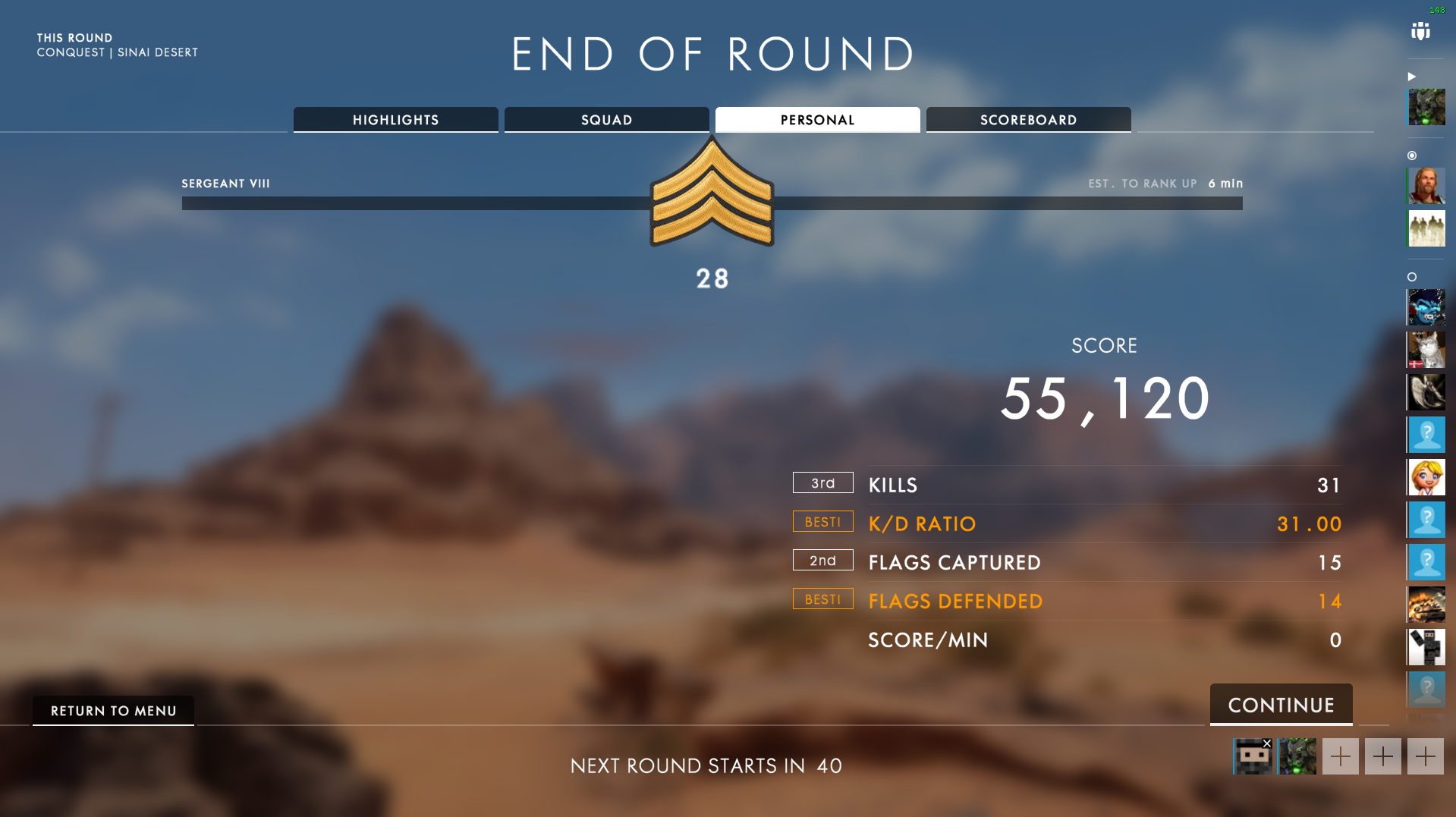Return to menu

pos(113,711)
